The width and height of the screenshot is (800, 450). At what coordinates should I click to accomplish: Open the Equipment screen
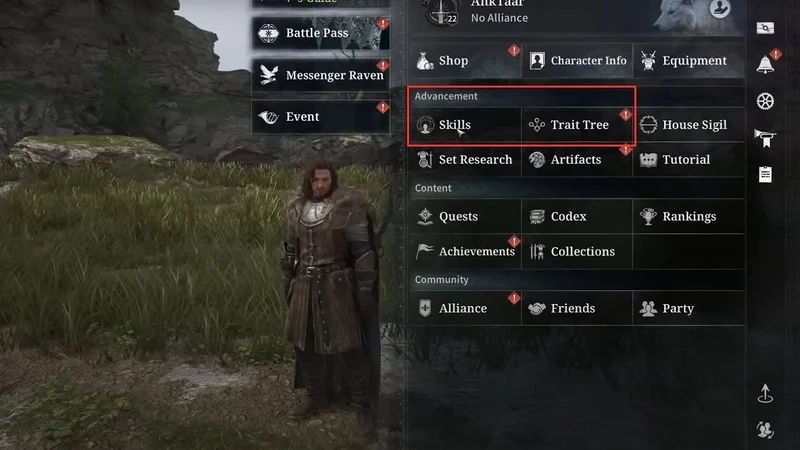688,61
